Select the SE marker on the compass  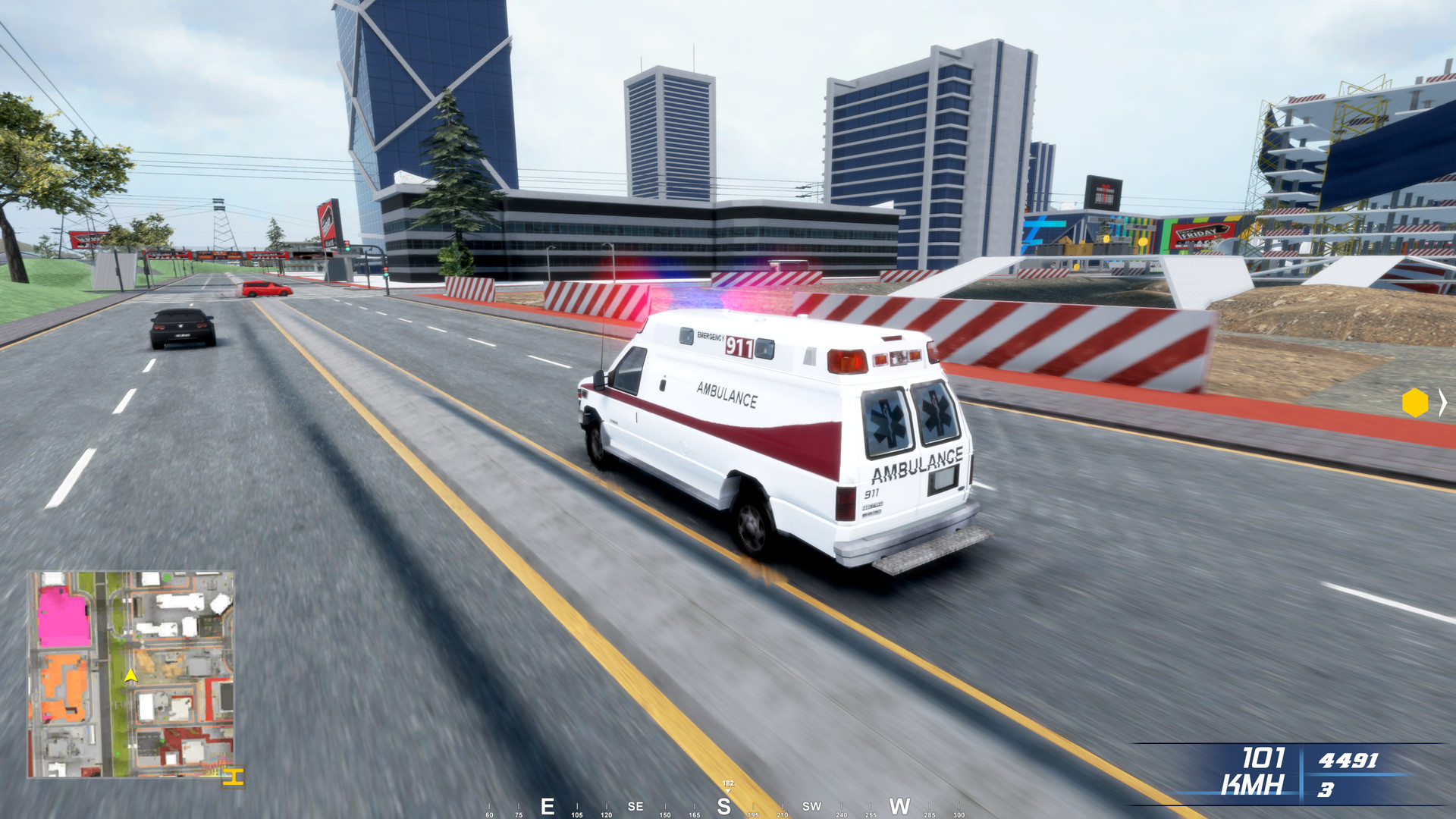tap(635, 805)
